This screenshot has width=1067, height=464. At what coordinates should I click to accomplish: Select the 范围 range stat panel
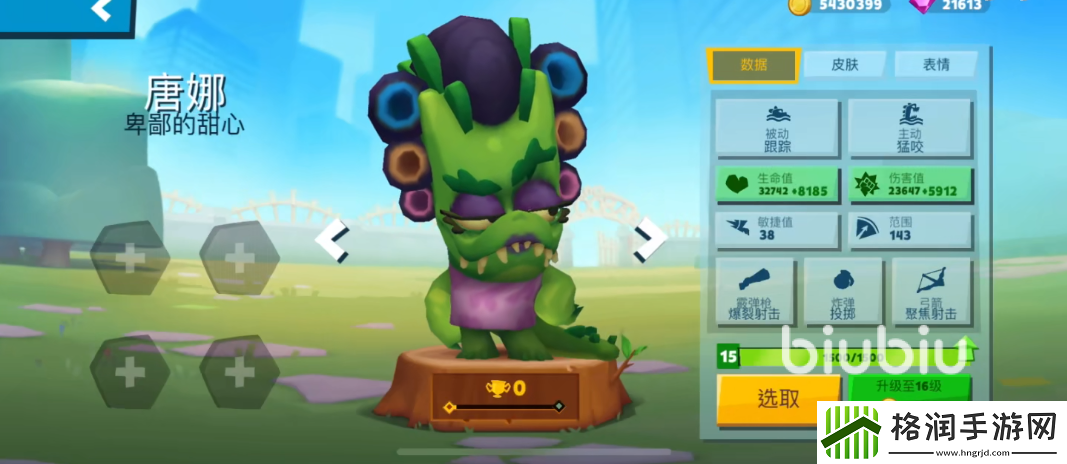click(x=910, y=230)
